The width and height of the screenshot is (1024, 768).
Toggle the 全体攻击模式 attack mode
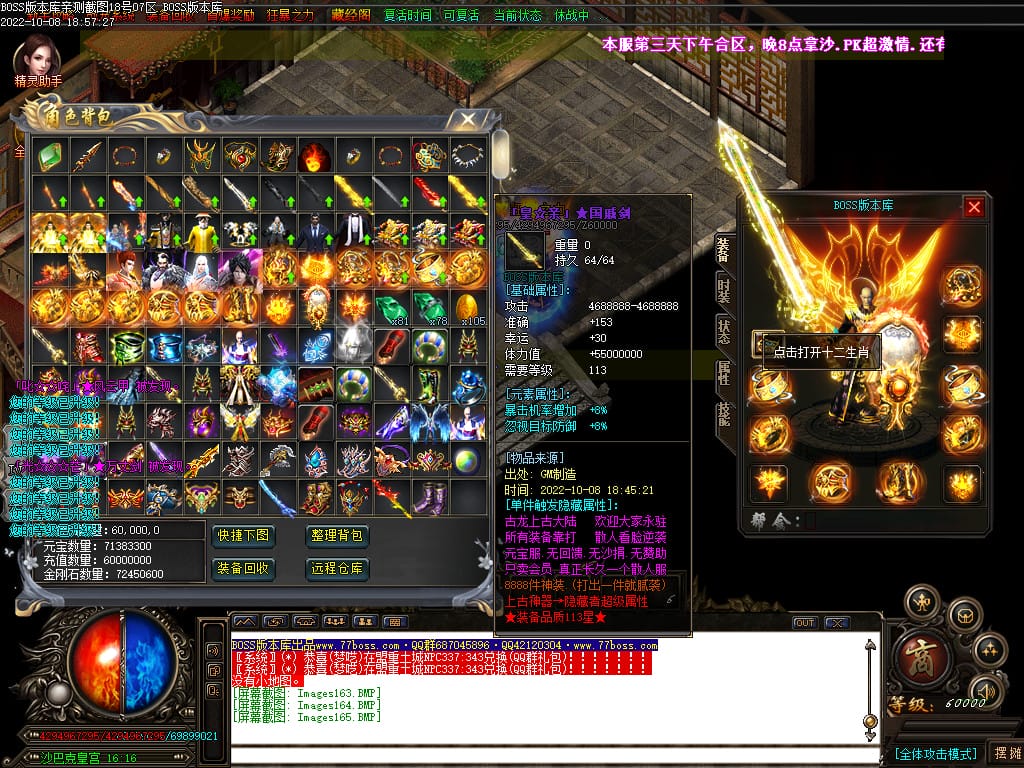tap(934, 753)
